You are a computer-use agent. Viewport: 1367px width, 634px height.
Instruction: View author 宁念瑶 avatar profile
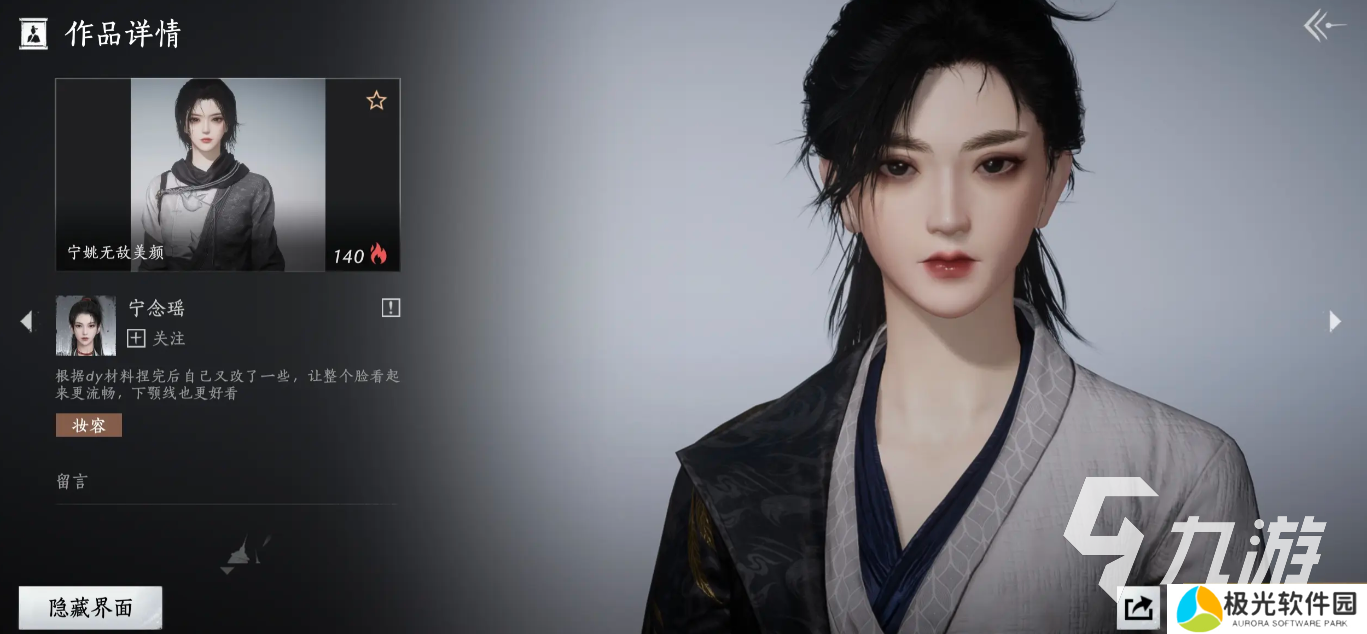(85, 325)
